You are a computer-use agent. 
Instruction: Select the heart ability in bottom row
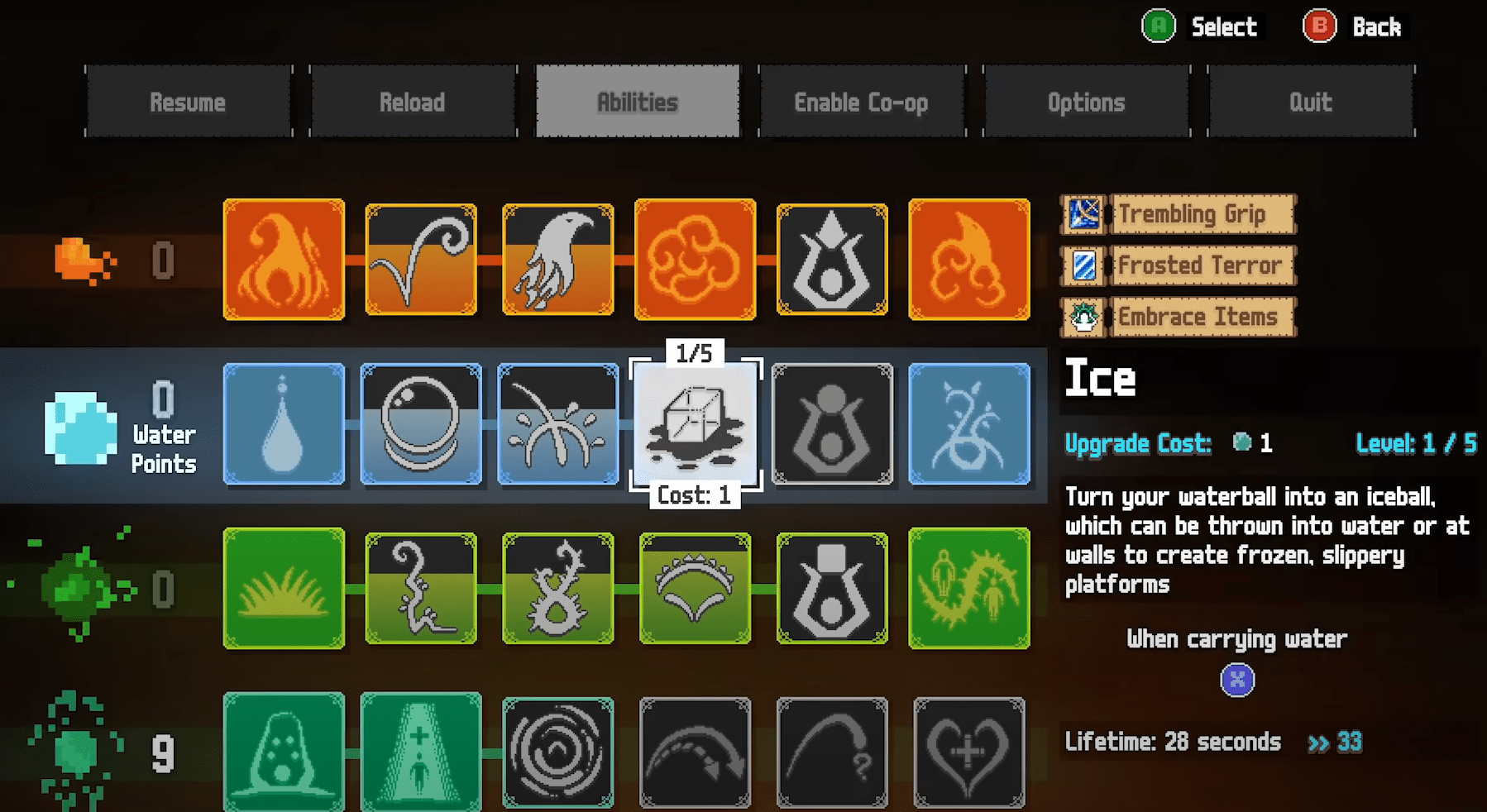[969, 752]
